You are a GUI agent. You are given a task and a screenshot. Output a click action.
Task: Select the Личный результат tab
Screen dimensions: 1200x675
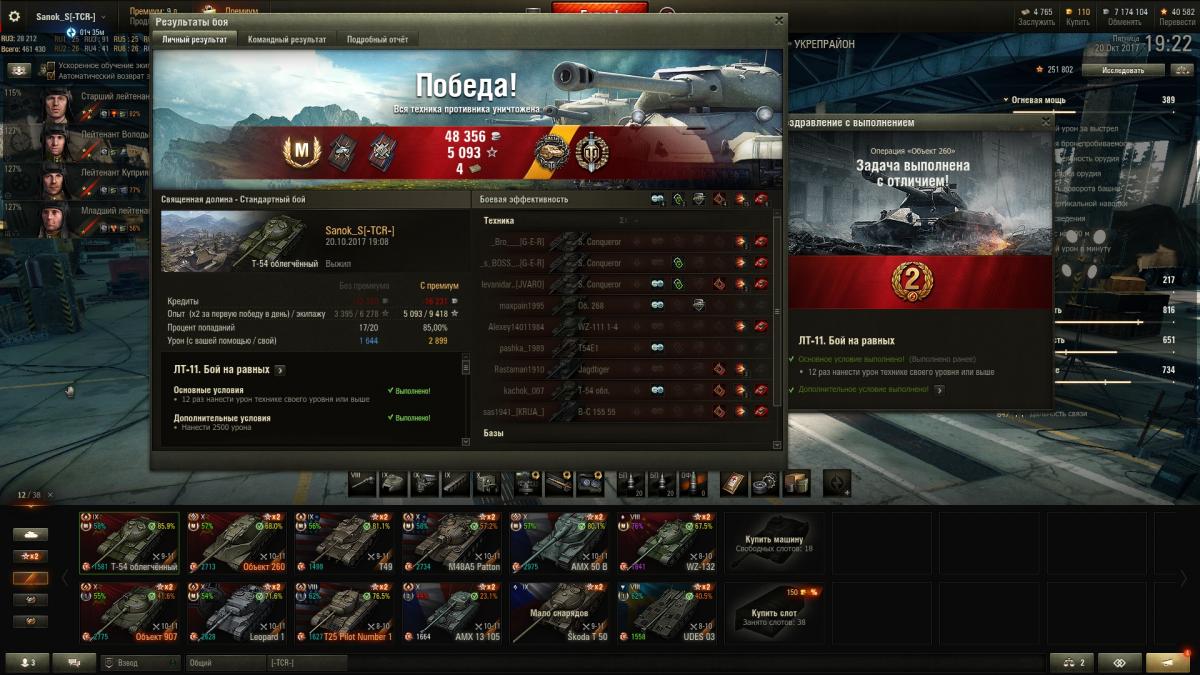pos(194,39)
